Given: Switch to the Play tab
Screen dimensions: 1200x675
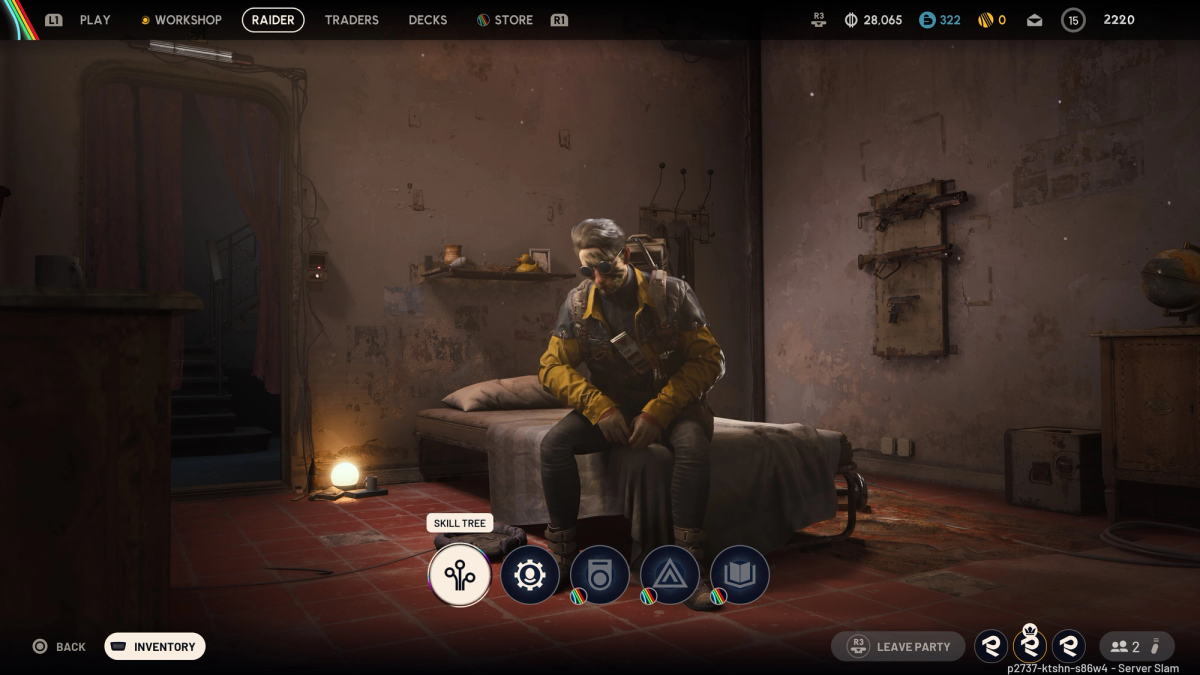Looking at the screenshot, I should point(95,20).
